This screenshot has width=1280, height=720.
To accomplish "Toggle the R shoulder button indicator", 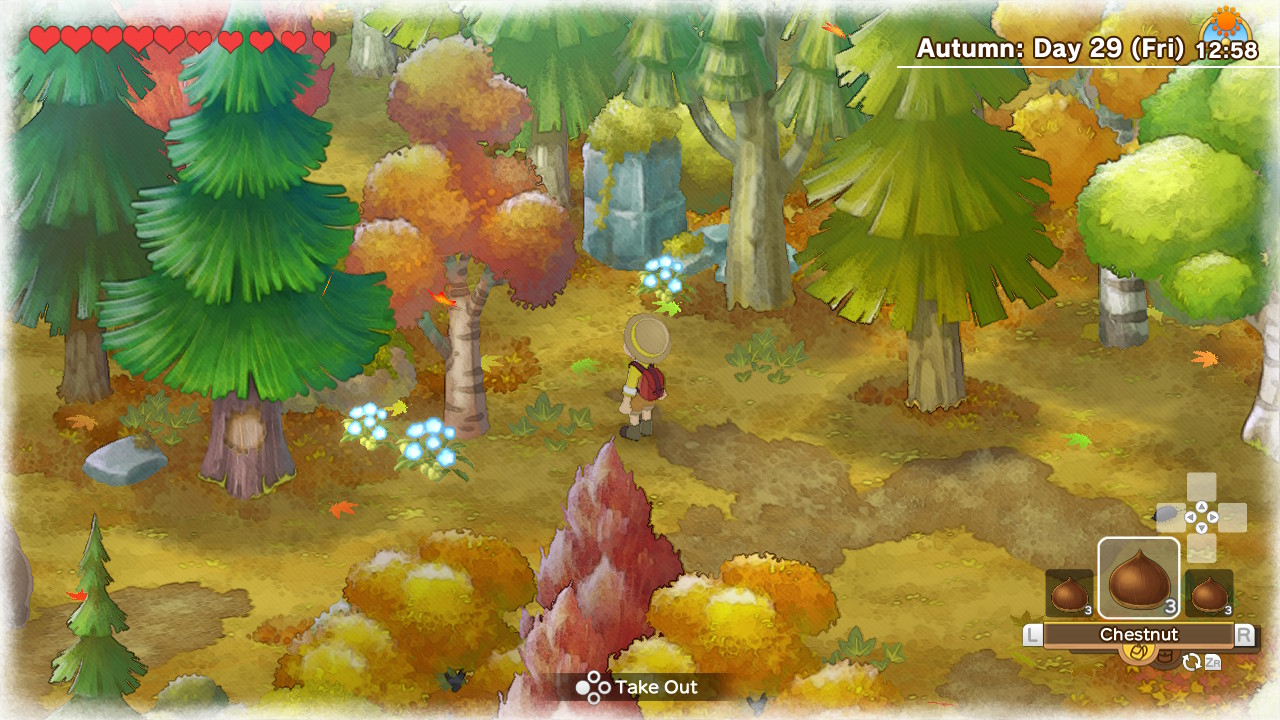I will 1246,632.
